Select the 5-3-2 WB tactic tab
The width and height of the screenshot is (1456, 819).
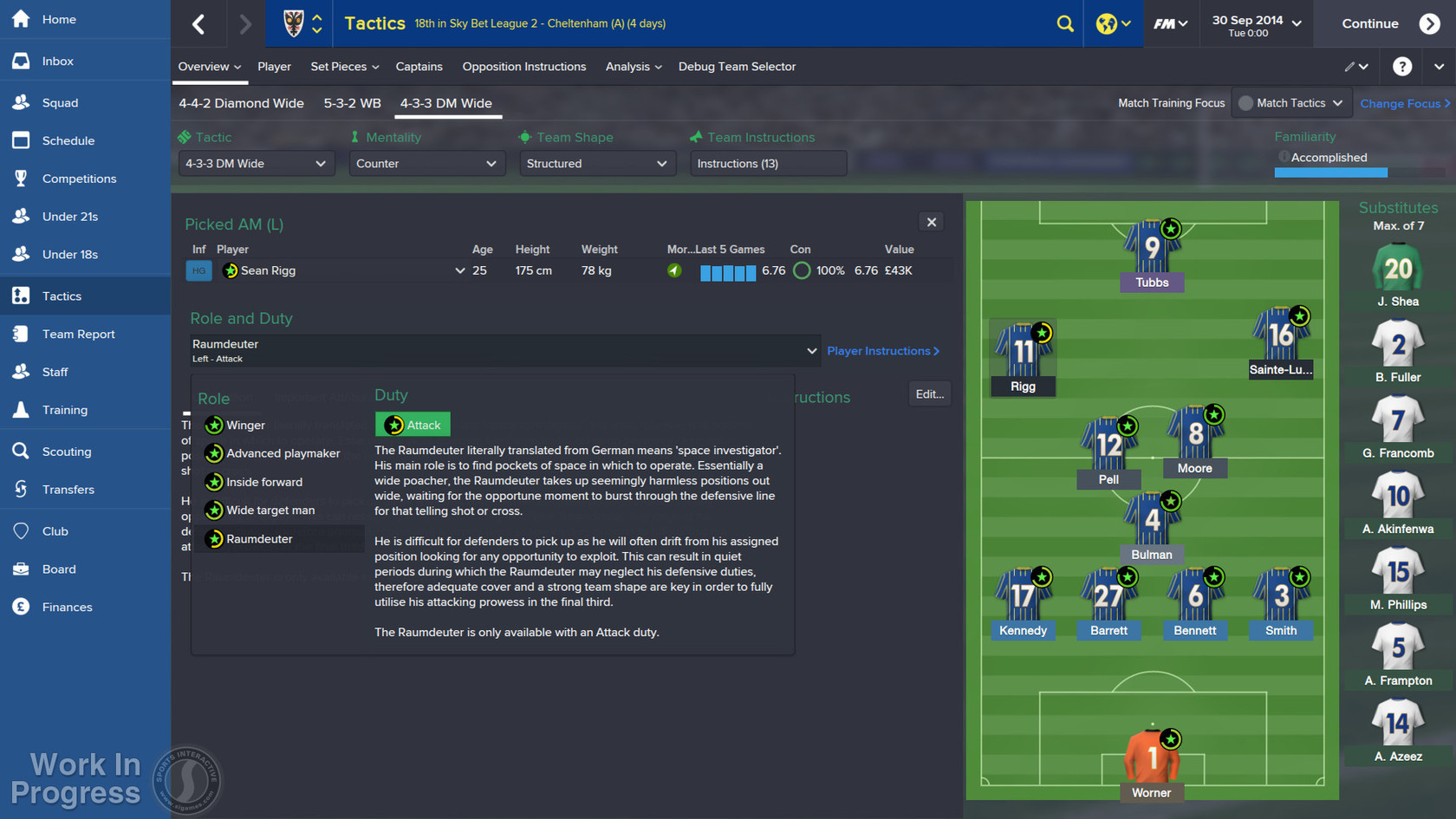[352, 103]
